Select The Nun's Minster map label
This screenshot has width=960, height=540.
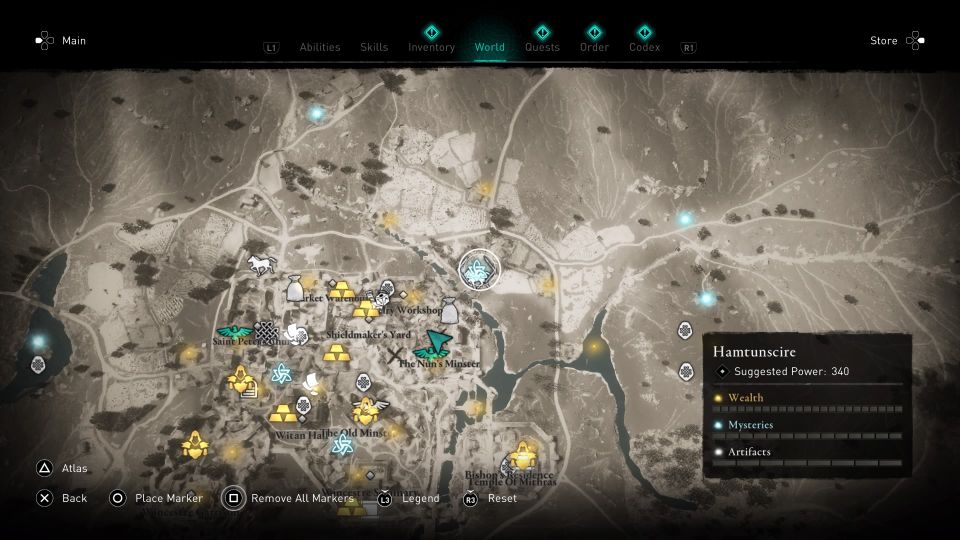[x=439, y=364]
